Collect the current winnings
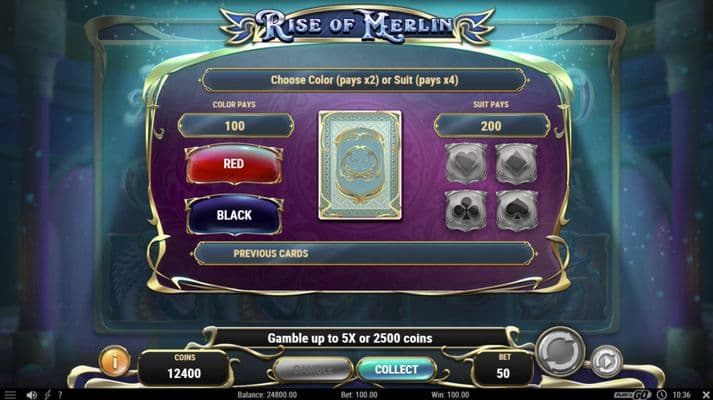 [395, 369]
